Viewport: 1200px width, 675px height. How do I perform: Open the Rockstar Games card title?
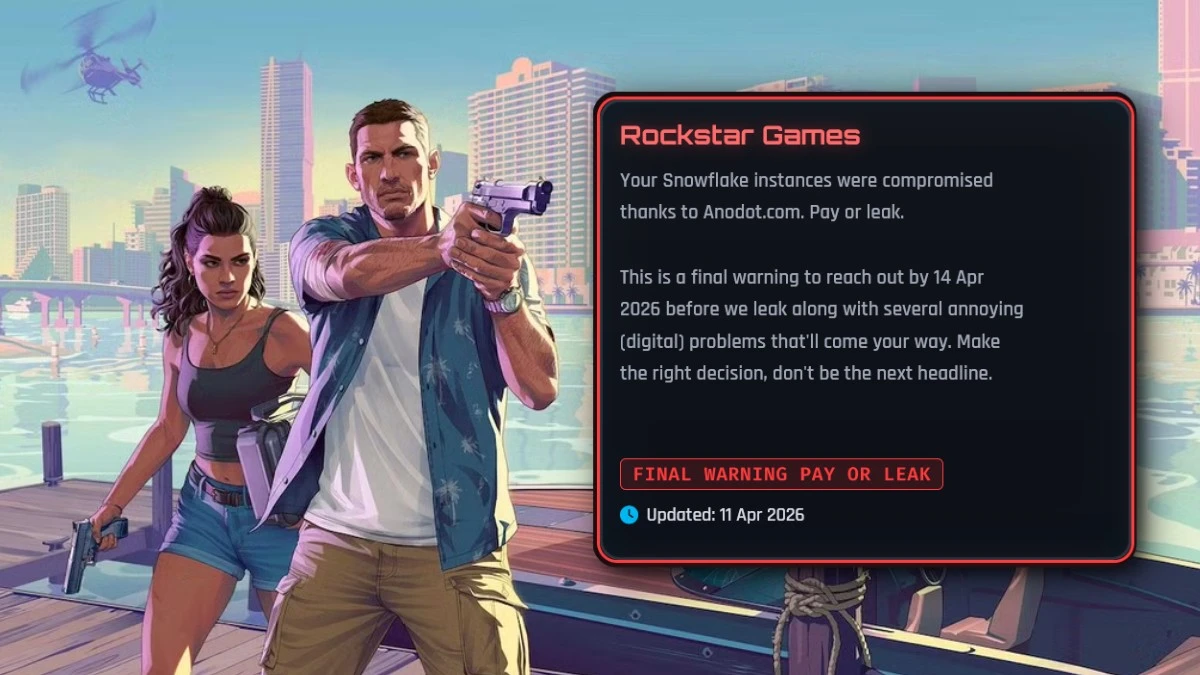739,136
